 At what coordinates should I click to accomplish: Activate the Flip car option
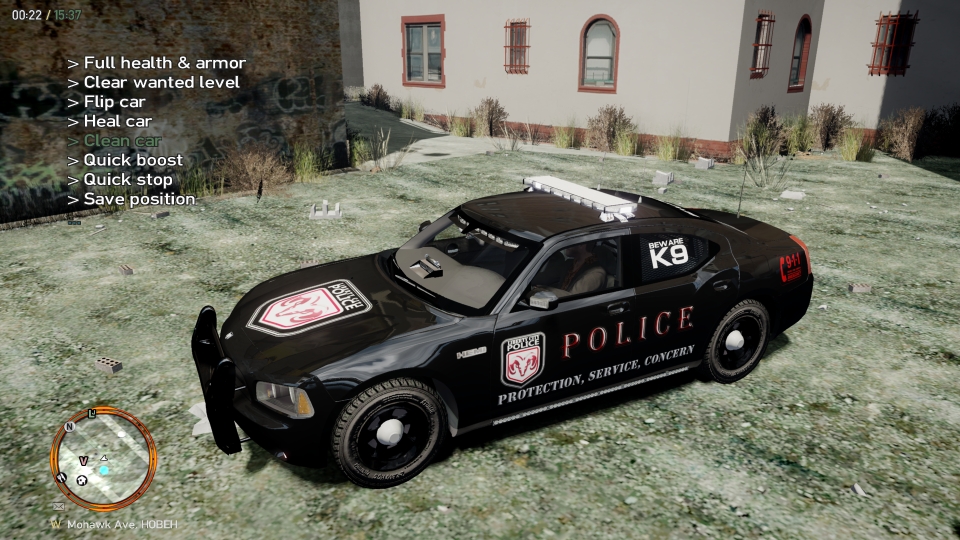[x=106, y=102]
